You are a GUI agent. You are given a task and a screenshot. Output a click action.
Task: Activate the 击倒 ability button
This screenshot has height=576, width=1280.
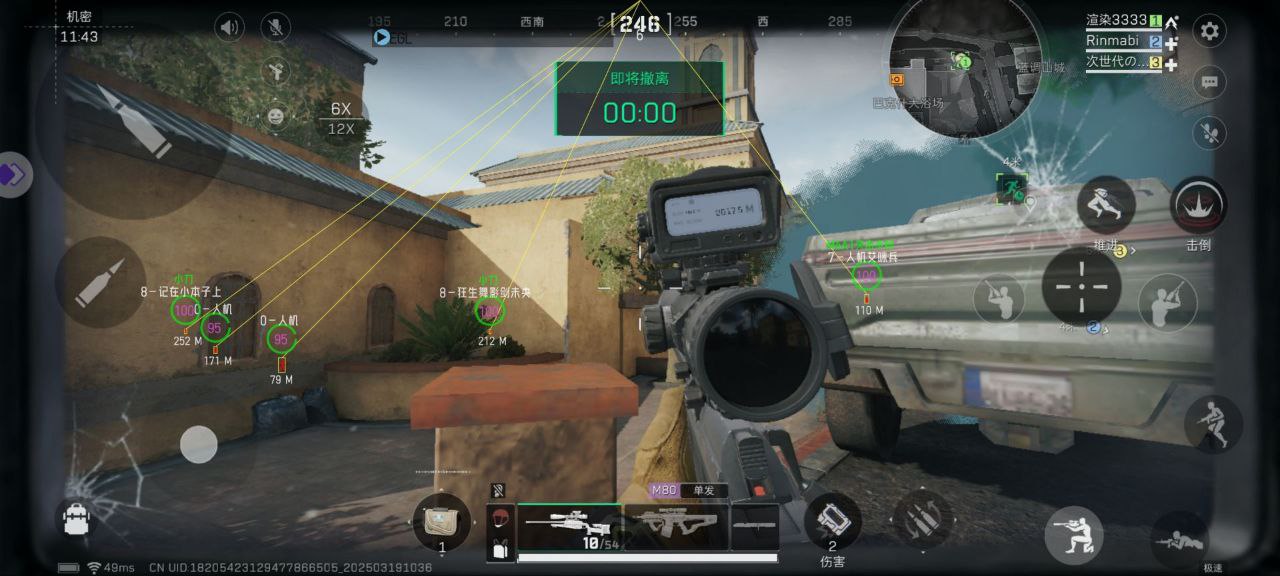click(1198, 207)
